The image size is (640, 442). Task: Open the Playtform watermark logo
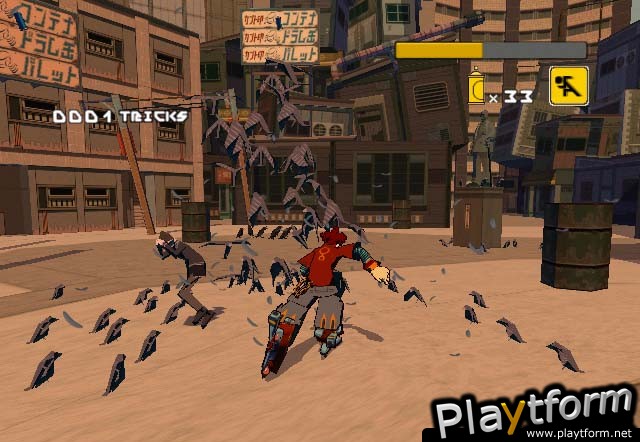click(536, 414)
